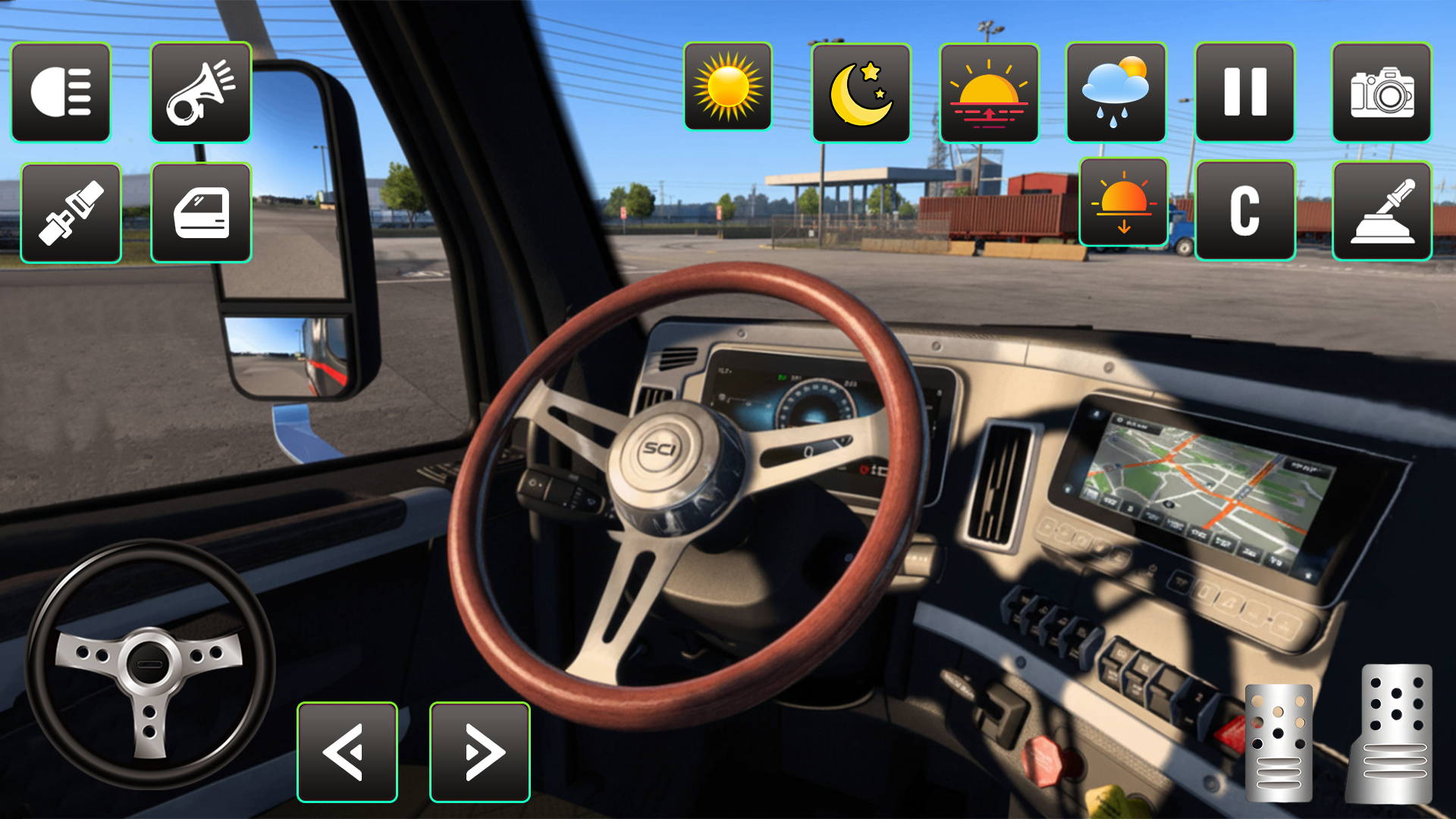This screenshot has height=819, width=1456.
Task: Open the truck door
Action: click(200, 213)
